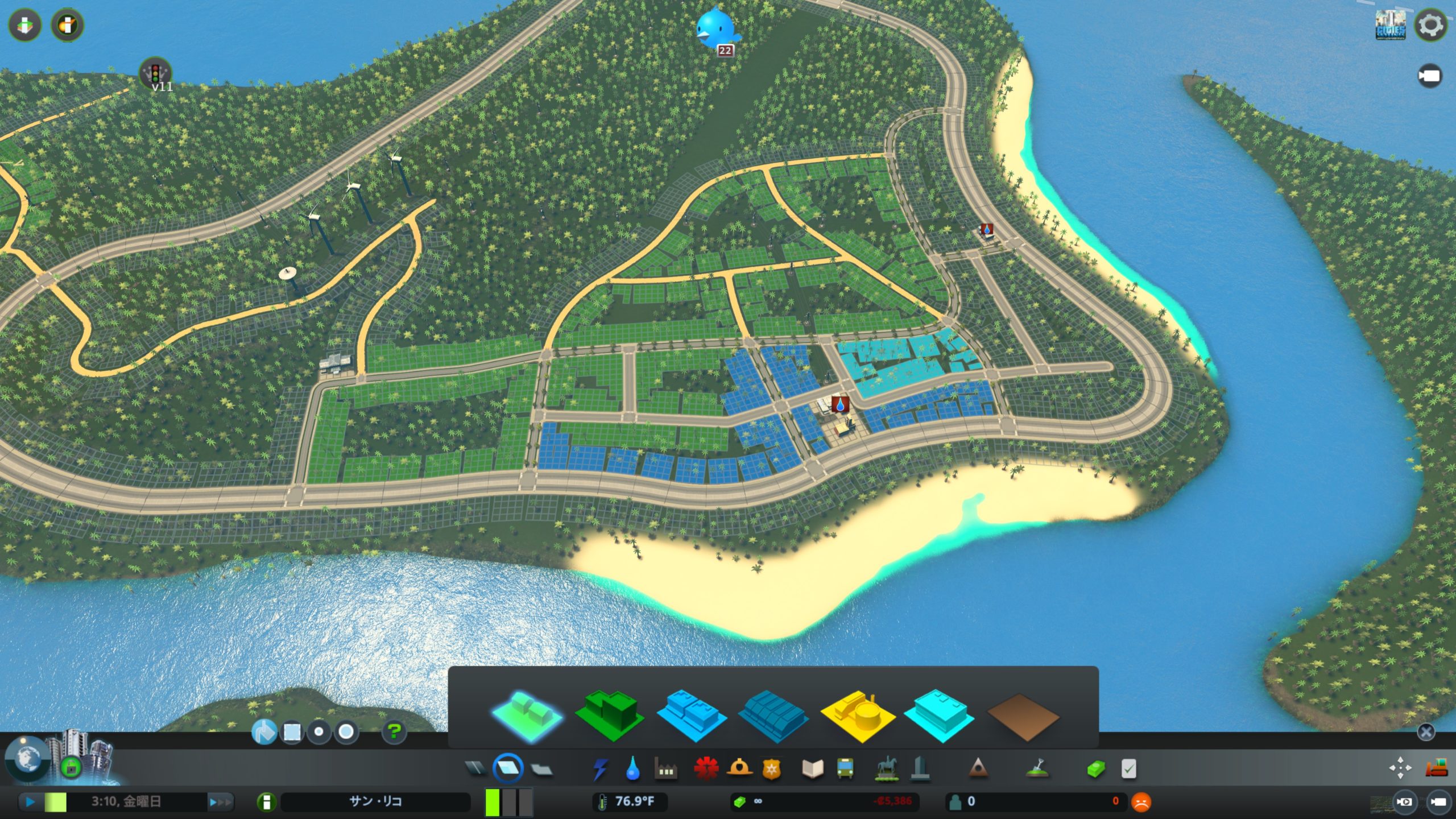Open the blue Chirper bird feed

pos(715,28)
